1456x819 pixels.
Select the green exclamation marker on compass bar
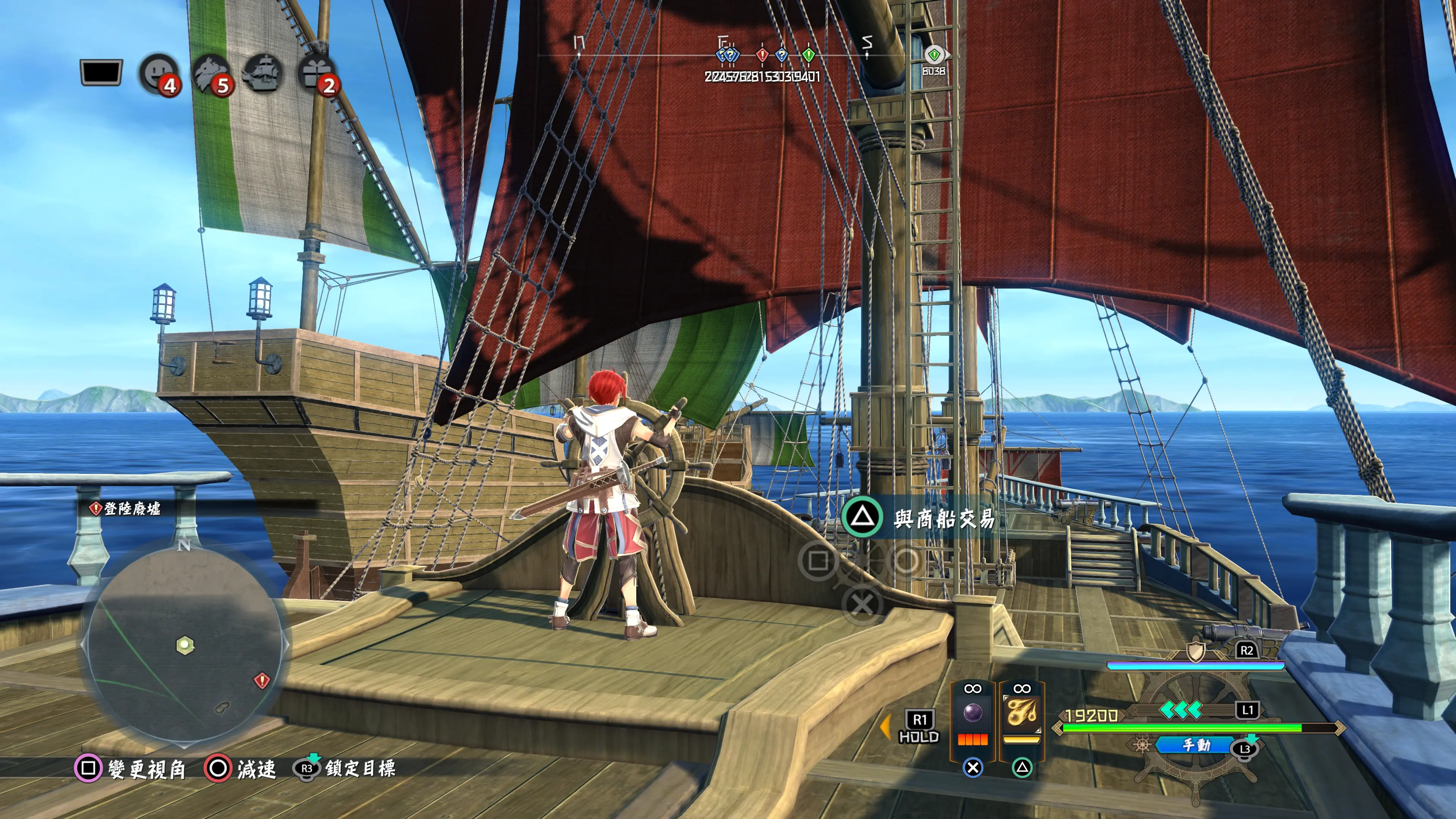pos(809,55)
